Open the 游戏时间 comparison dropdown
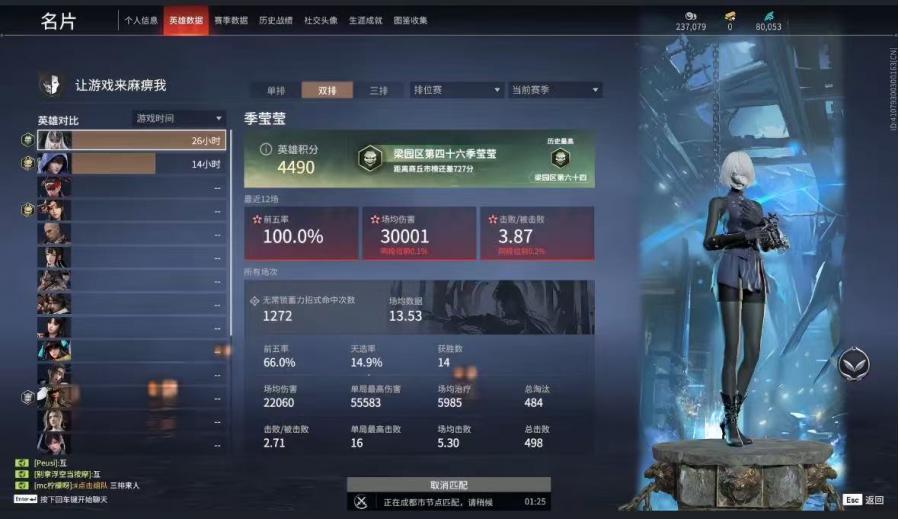 (x=180, y=118)
